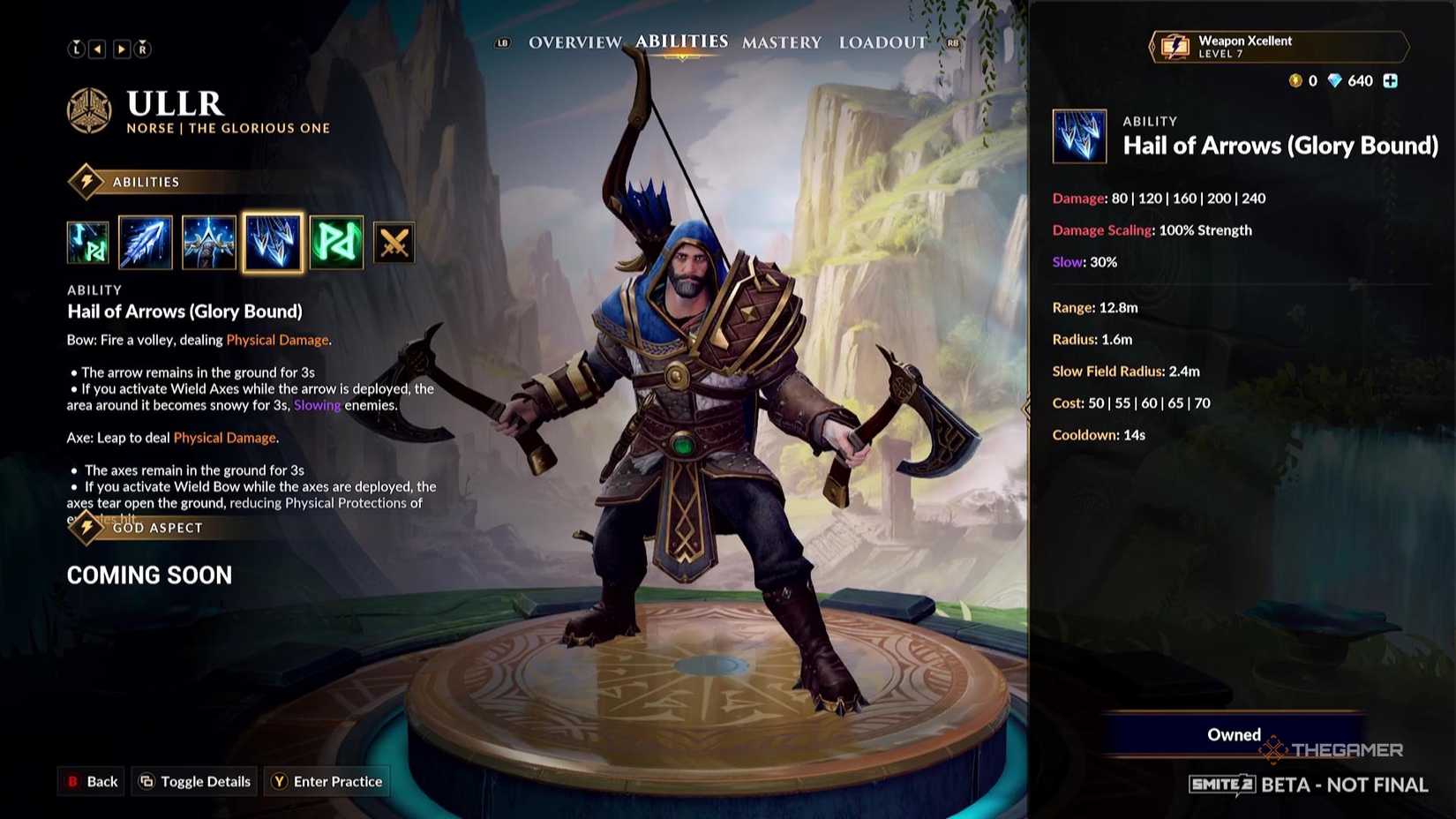Select the highlighted Hail of Arrows ability icon
Image resolution: width=1456 pixels, height=819 pixels.
click(273, 243)
